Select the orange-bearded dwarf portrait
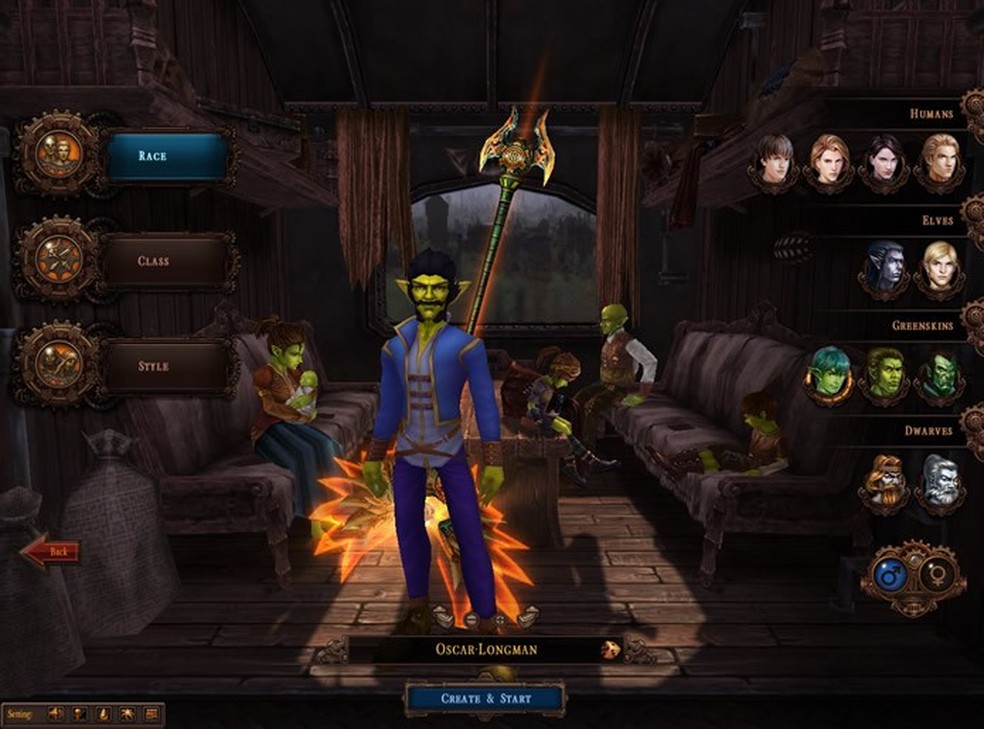984x729 pixels. click(x=885, y=481)
